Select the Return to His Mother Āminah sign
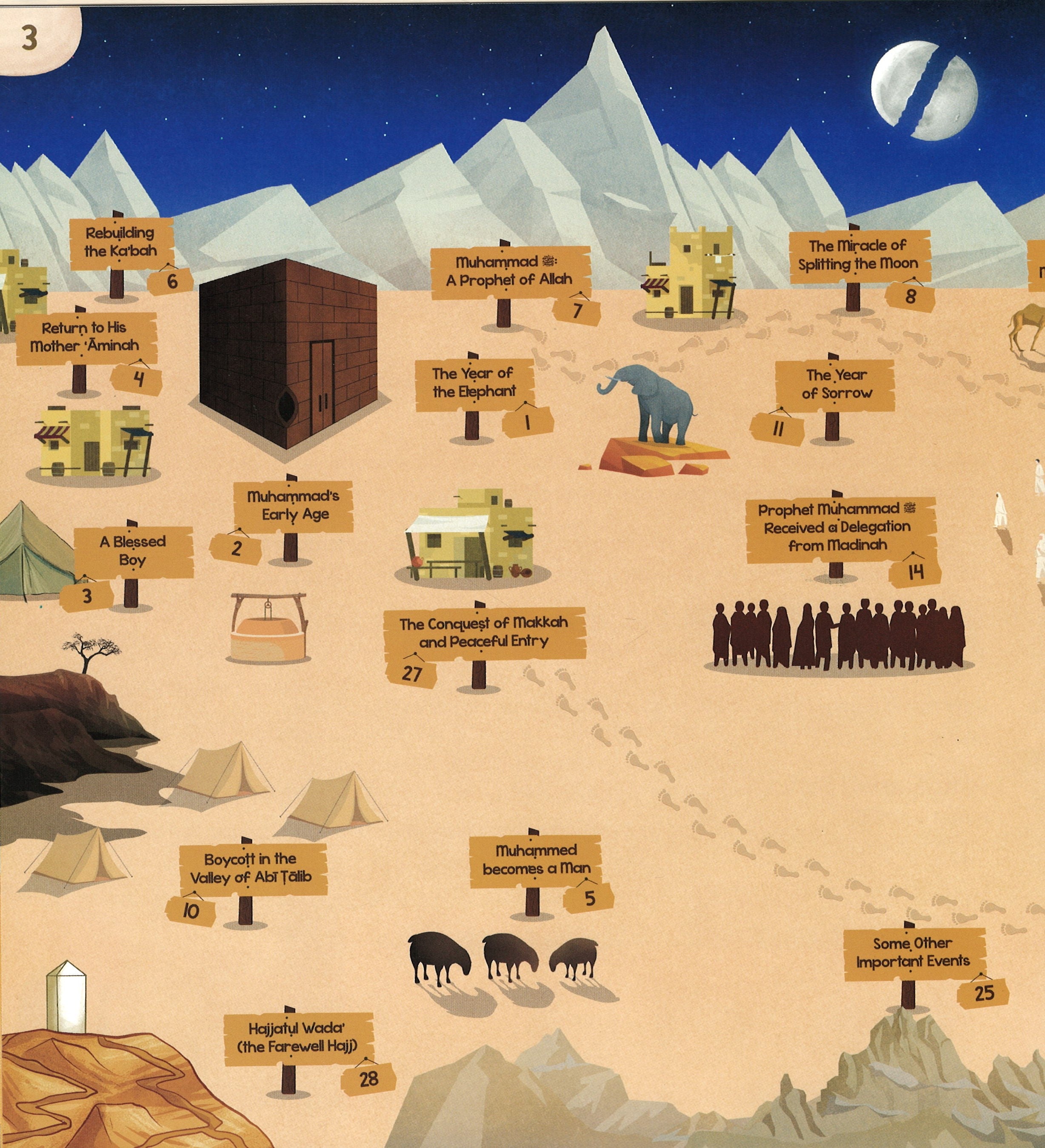Image resolution: width=1045 pixels, height=1148 pixels. pyautogui.click(x=86, y=337)
